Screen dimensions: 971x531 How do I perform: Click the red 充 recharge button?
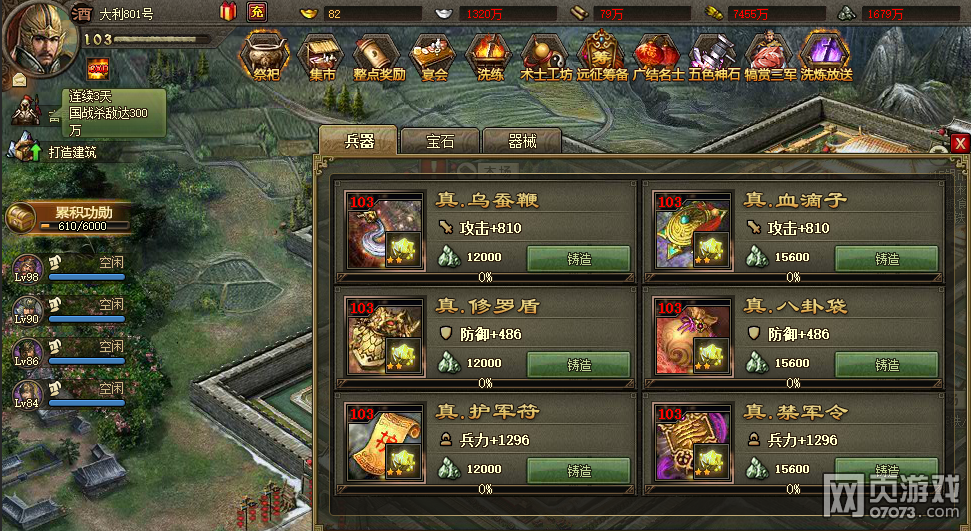(x=257, y=12)
